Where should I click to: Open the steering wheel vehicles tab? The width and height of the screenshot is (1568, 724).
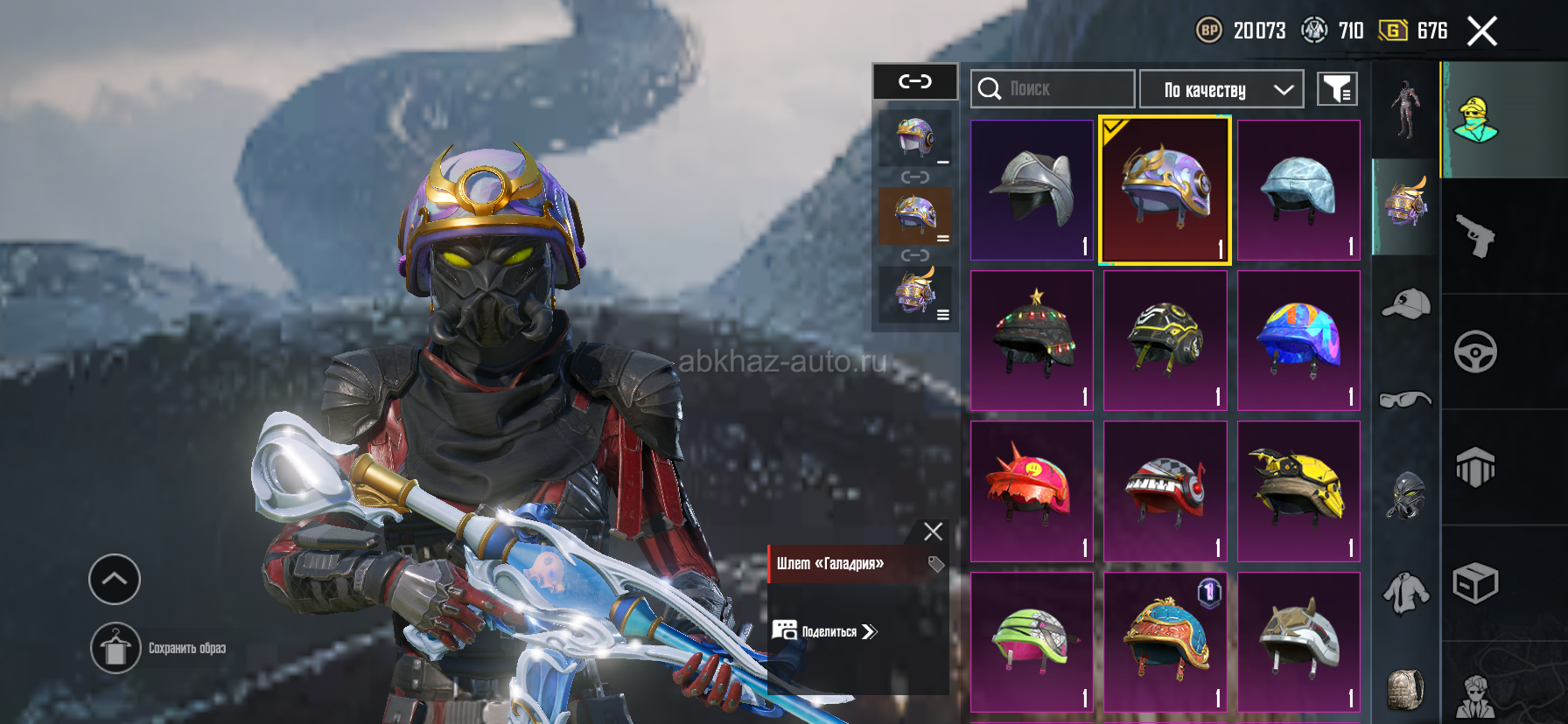(1475, 352)
